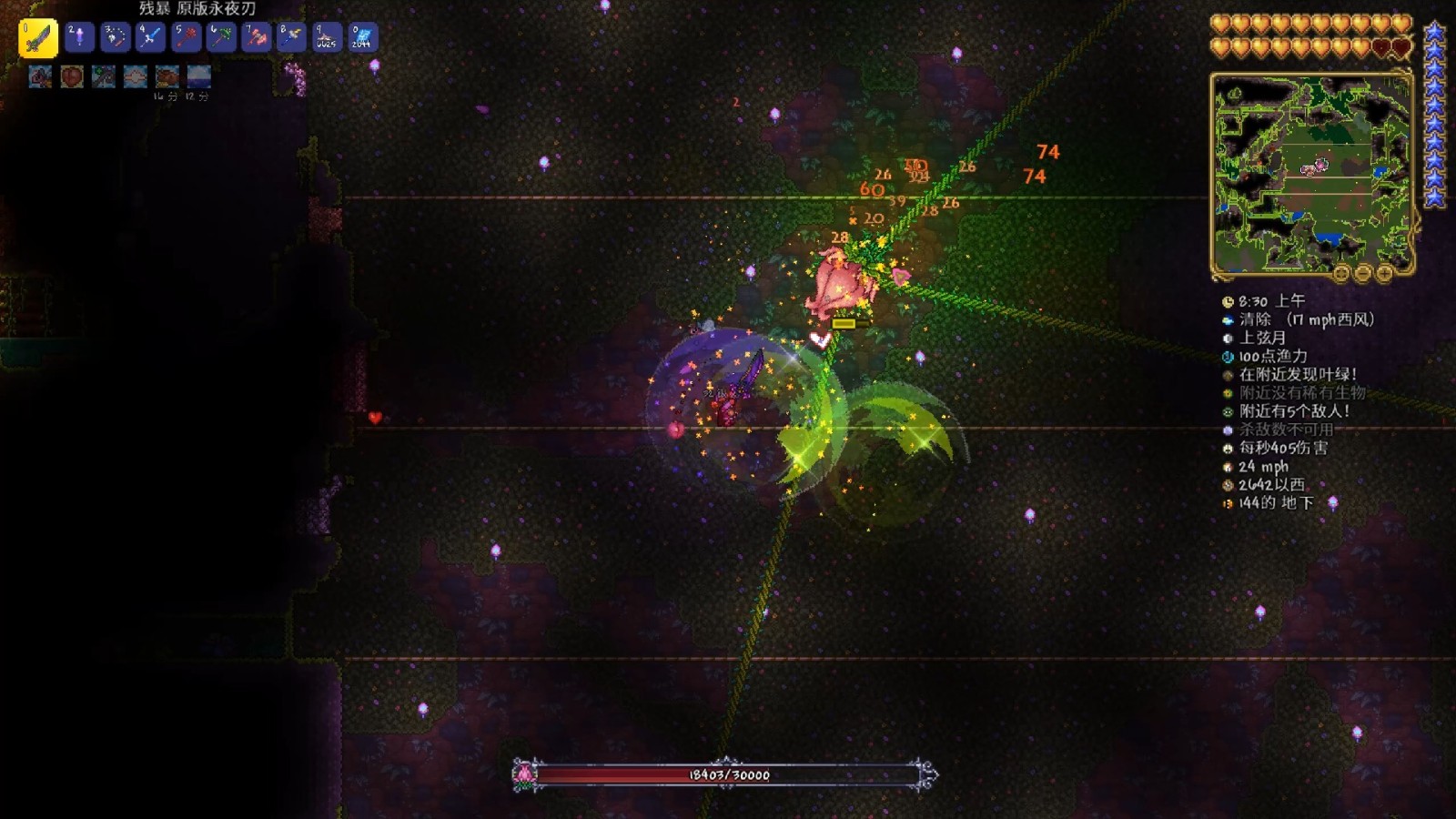
Task: Select hotbar slot 9 with the 6625 stack
Action: point(327,37)
